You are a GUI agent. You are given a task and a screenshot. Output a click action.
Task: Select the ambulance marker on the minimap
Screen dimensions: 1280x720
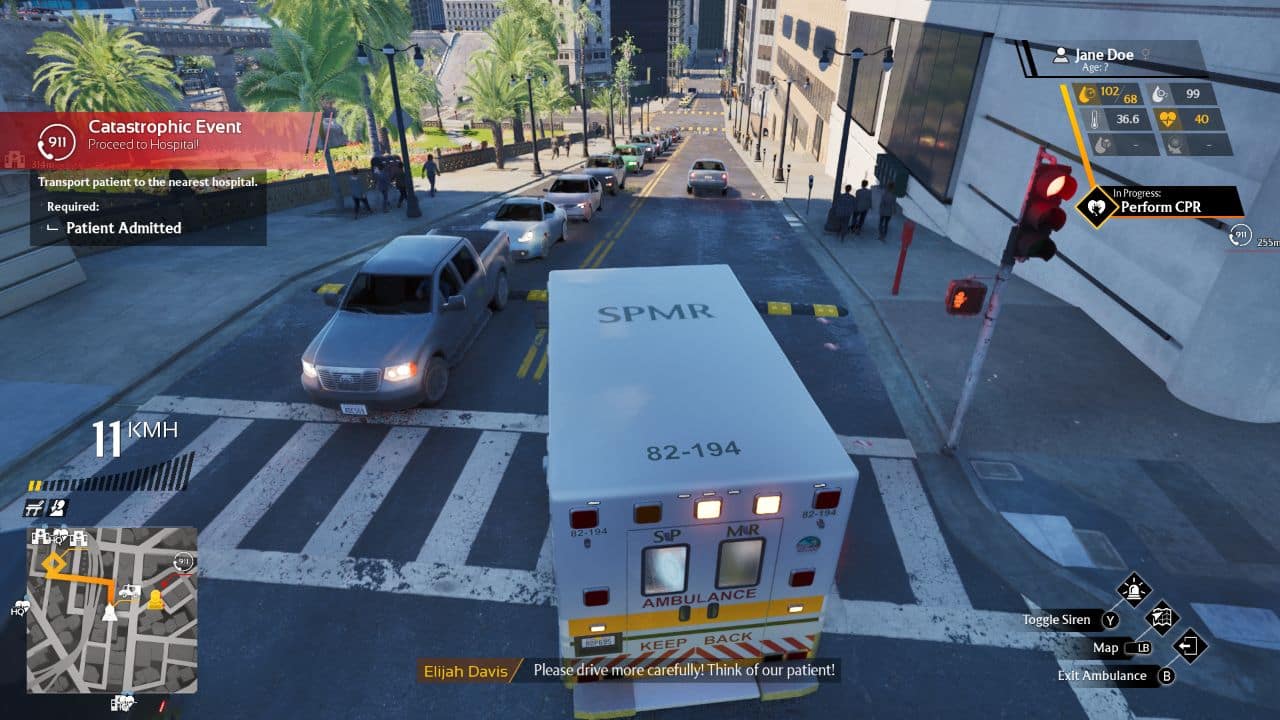(129, 592)
